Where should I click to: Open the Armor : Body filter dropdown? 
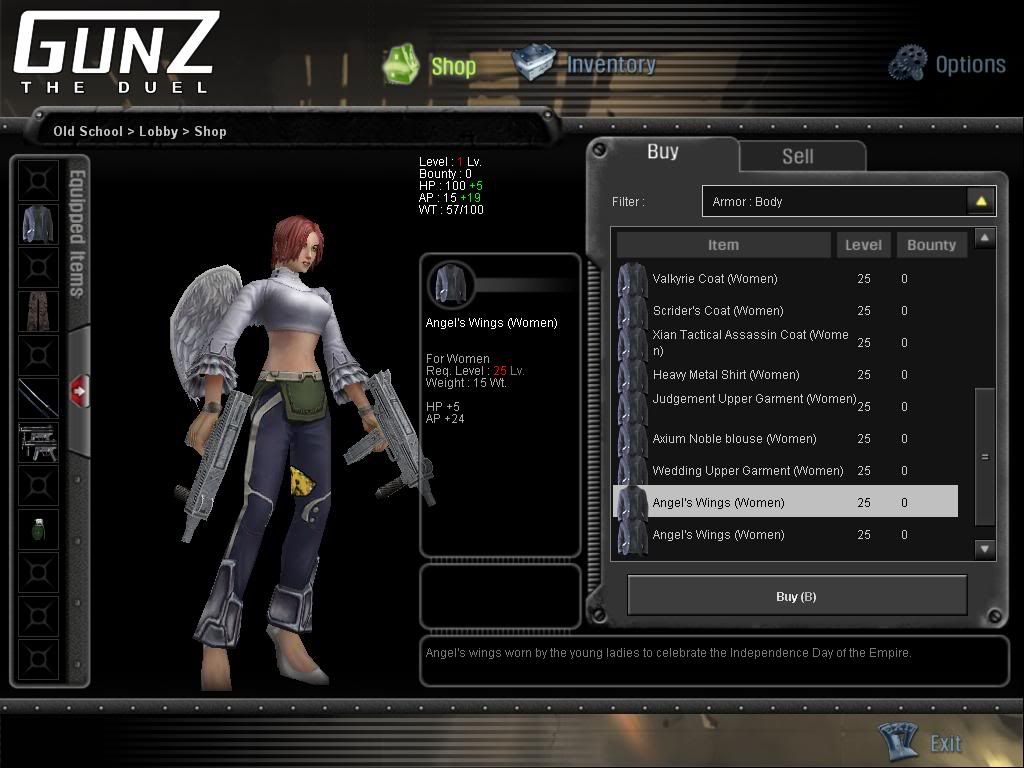click(981, 201)
